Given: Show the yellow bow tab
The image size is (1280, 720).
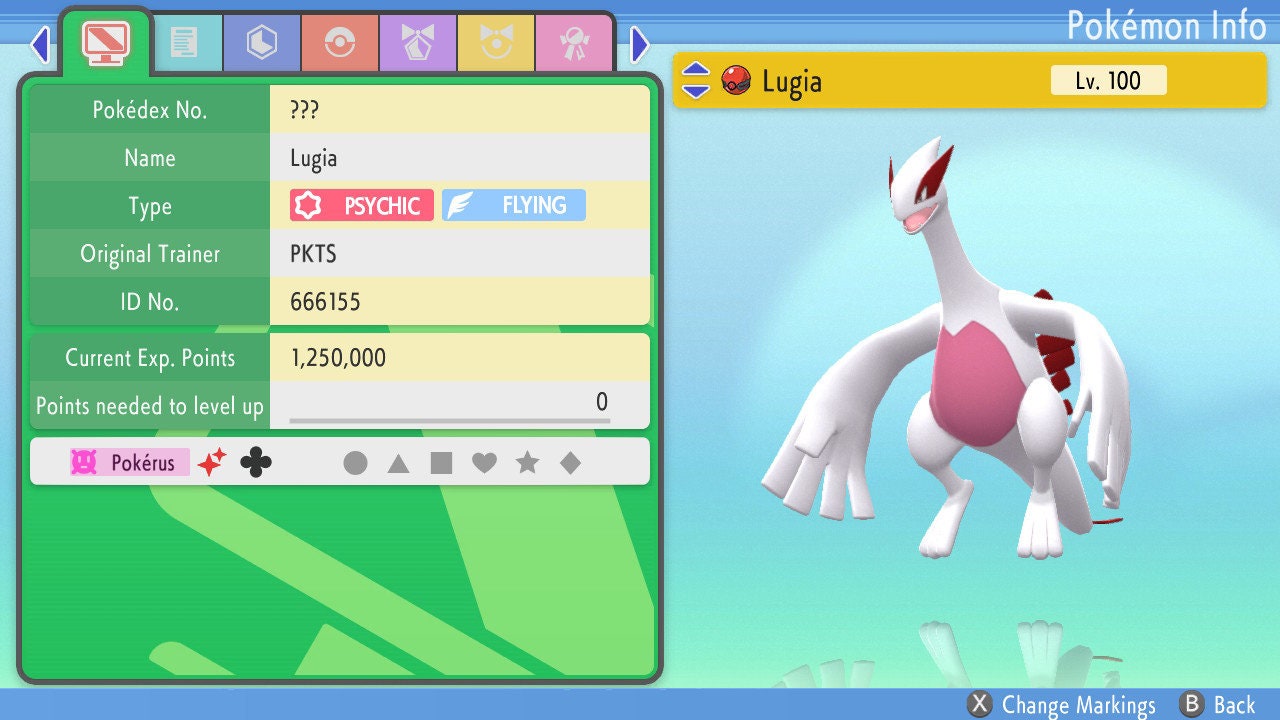Looking at the screenshot, I should [495, 42].
